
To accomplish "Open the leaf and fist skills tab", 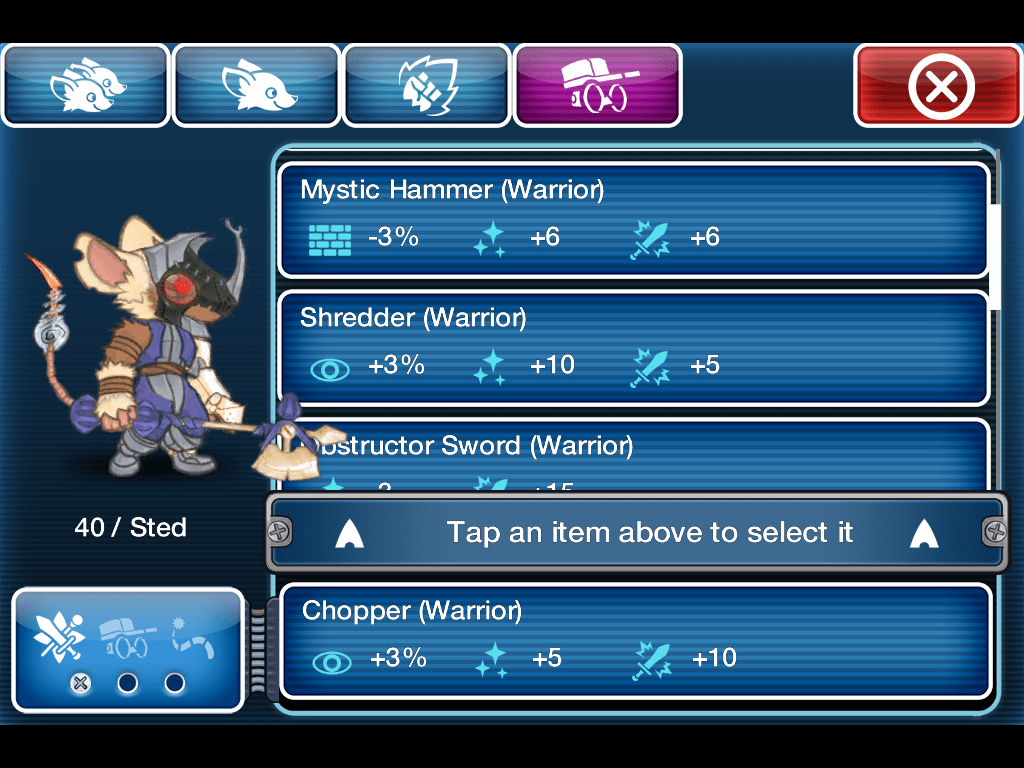I will [427, 86].
